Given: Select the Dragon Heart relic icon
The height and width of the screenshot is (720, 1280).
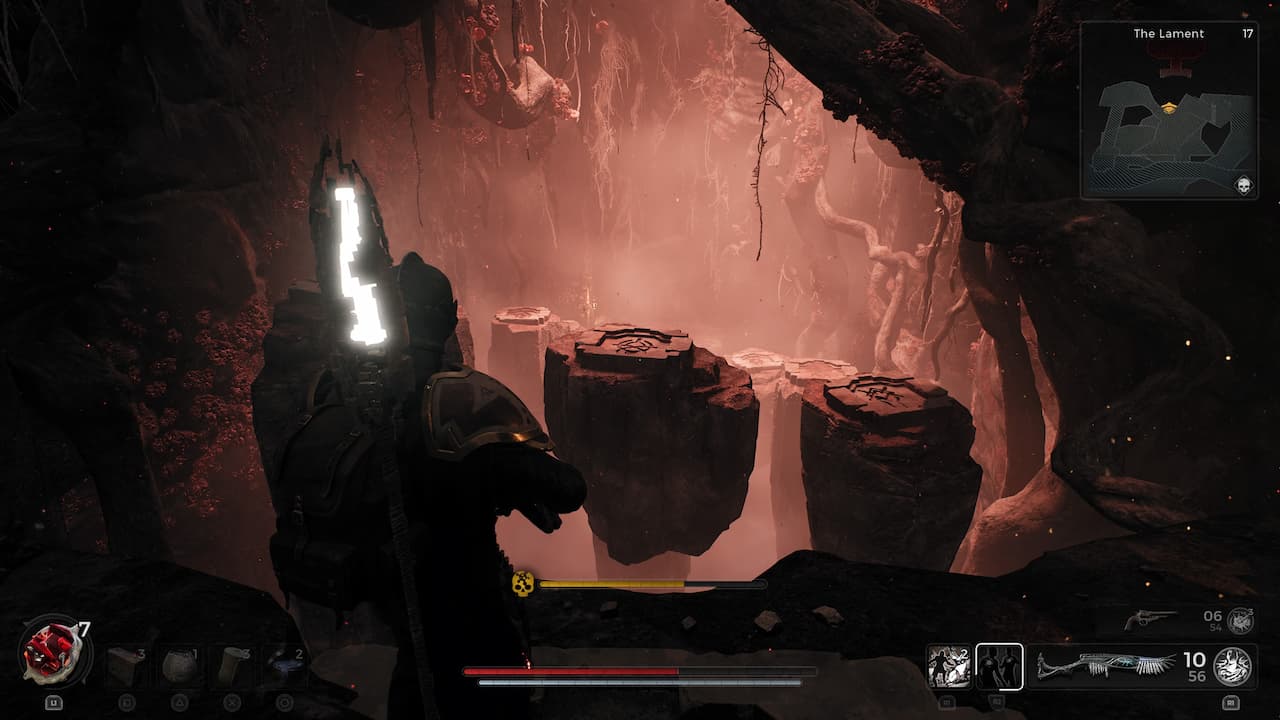Looking at the screenshot, I should pyautogui.click(x=53, y=655).
